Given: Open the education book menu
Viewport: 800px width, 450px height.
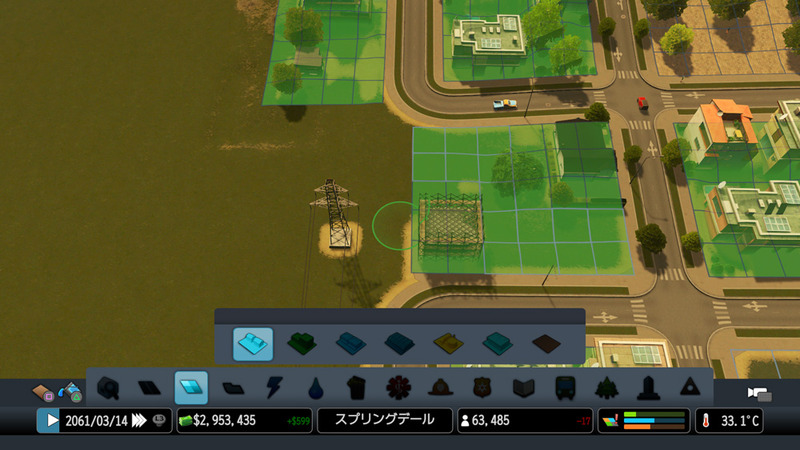Looking at the screenshot, I should click(x=523, y=387).
